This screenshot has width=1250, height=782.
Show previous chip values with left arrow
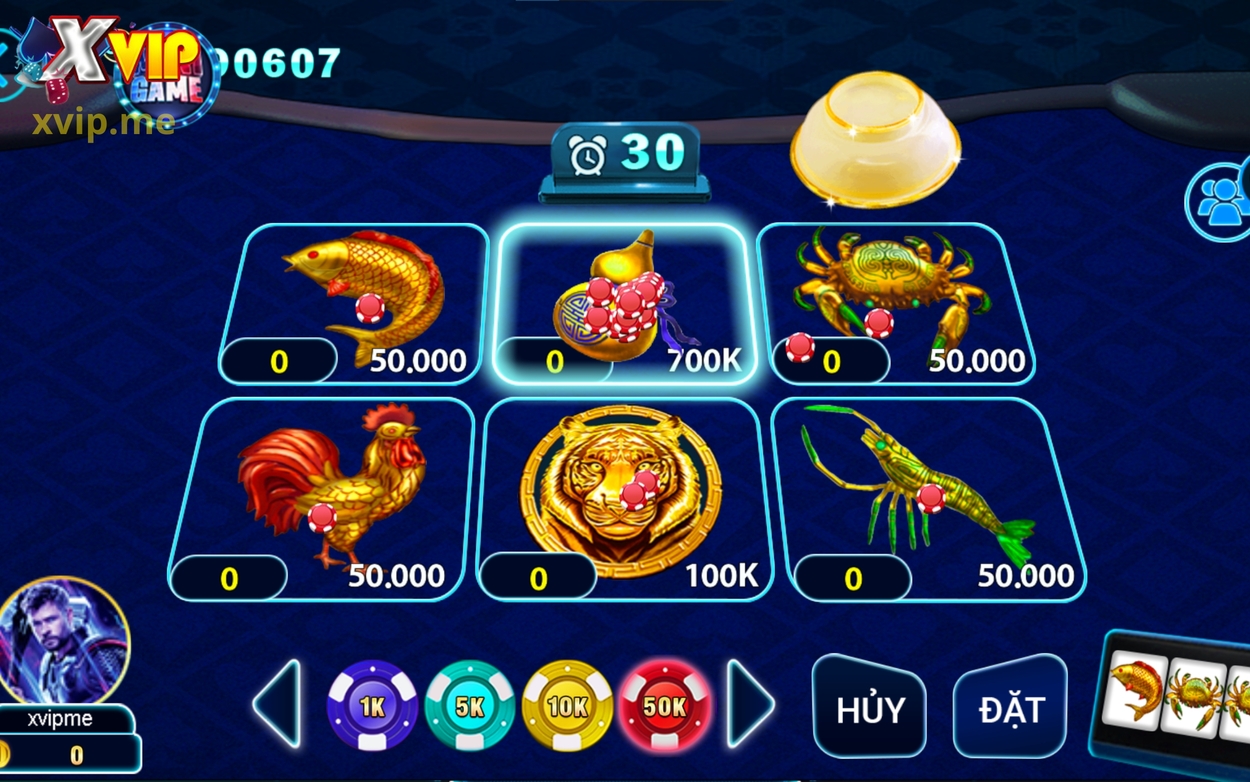[x=277, y=704]
